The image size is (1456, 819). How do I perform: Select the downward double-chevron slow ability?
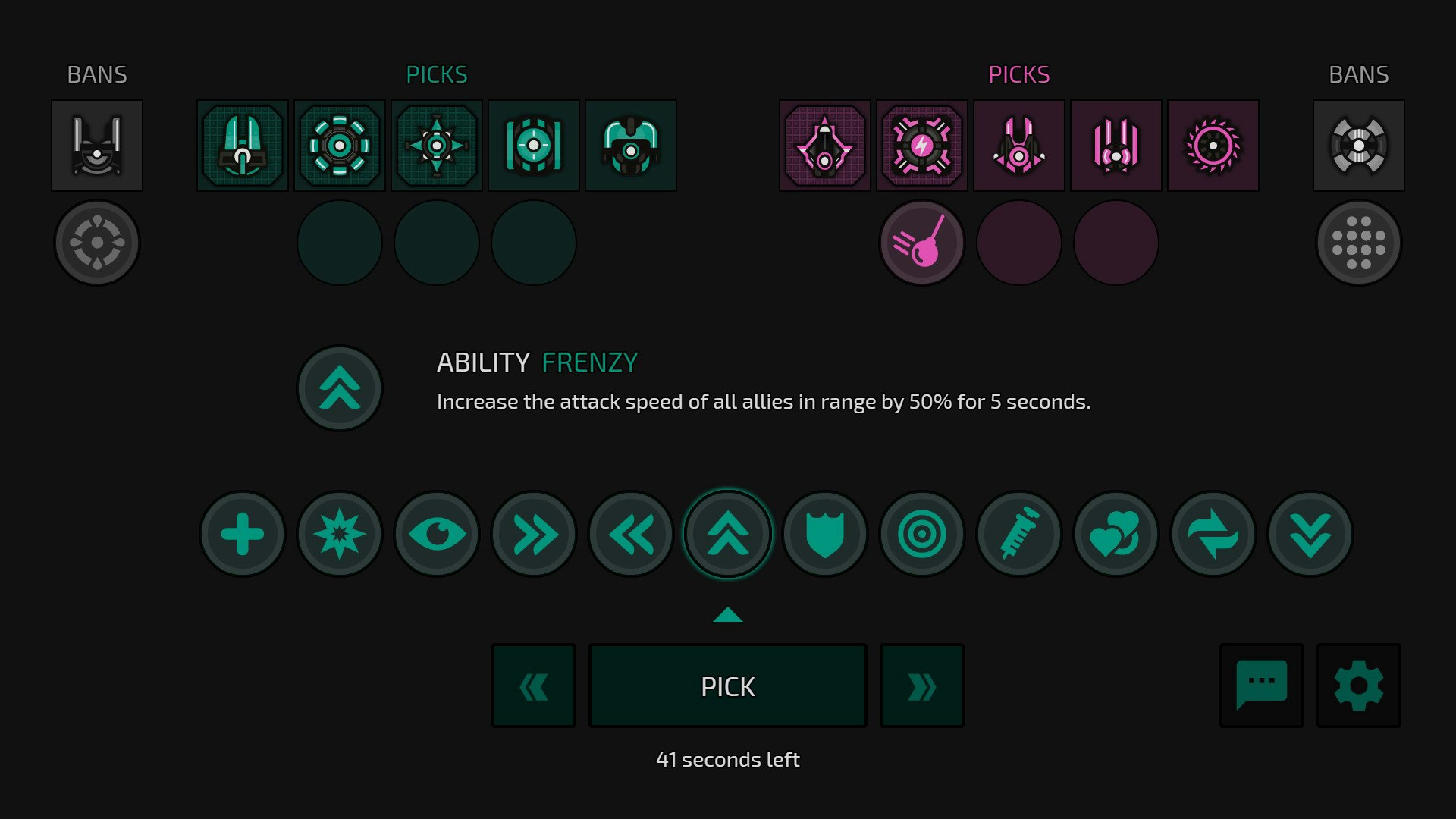pyautogui.click(x=1310, y=533)
